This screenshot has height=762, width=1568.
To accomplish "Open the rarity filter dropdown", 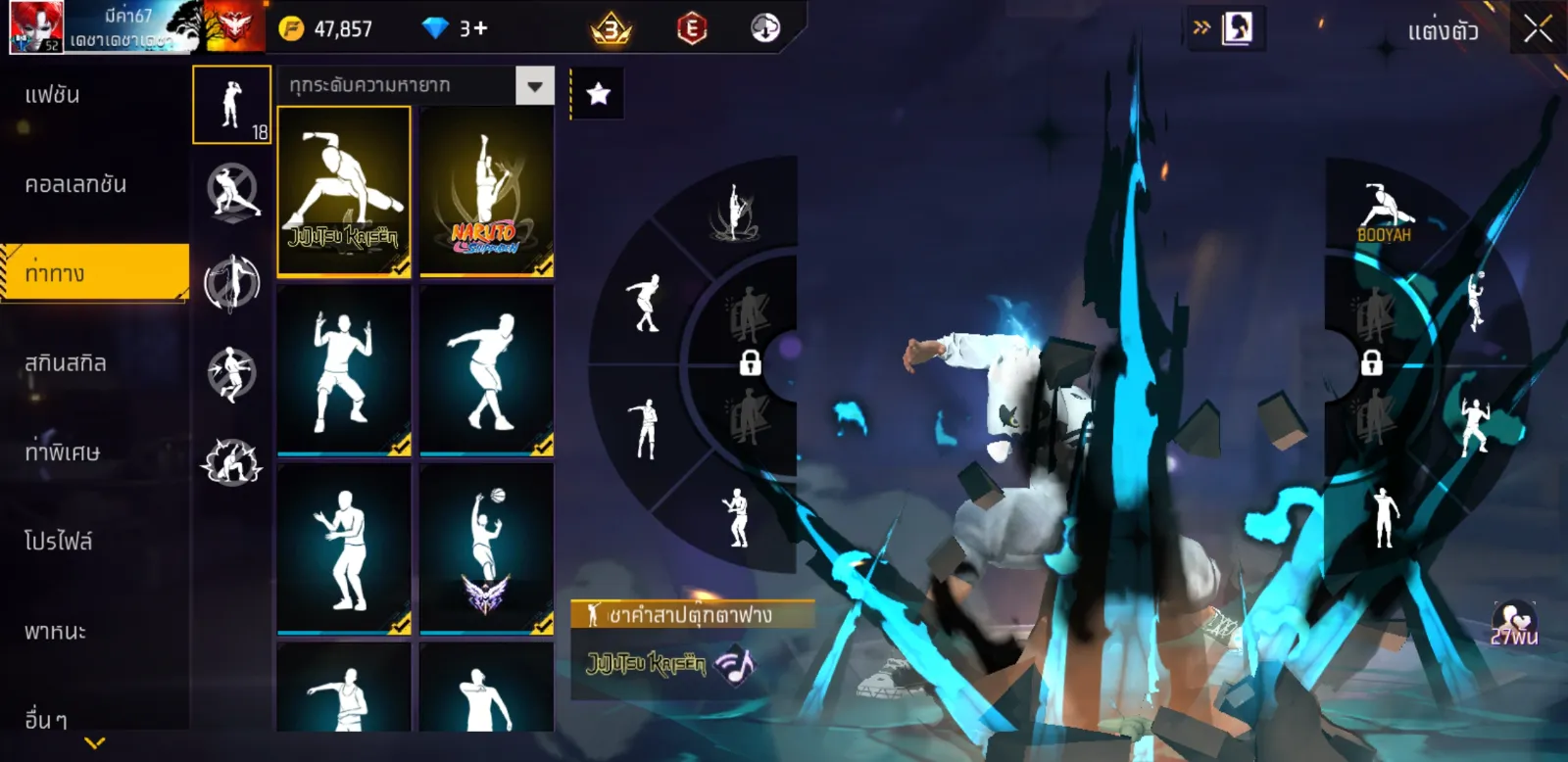I will (x=534, y=86).
